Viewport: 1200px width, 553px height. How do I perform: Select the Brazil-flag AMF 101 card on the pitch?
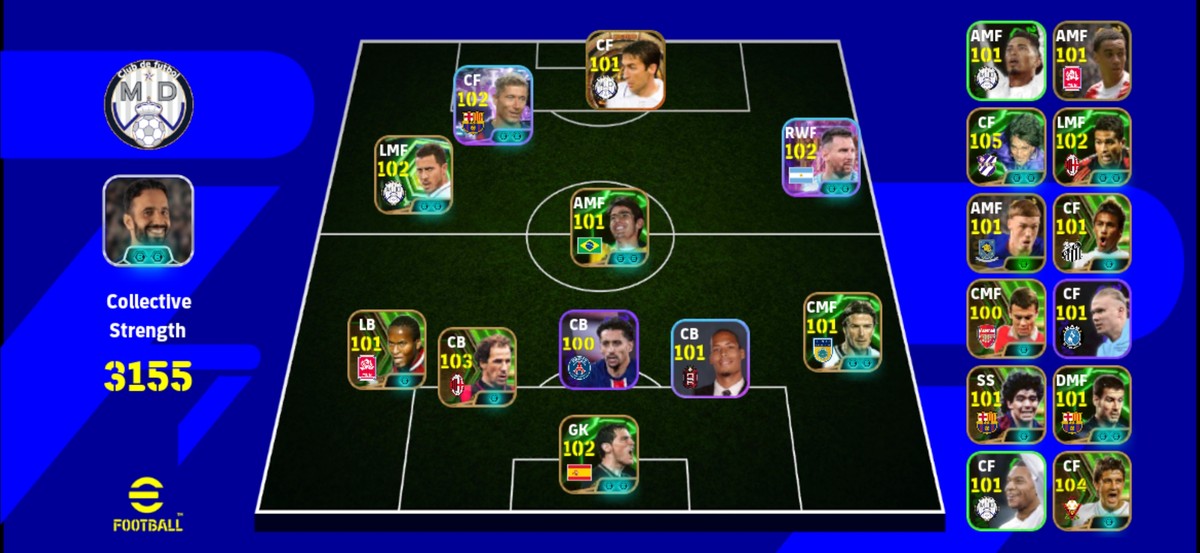click(x=610, y=228)
